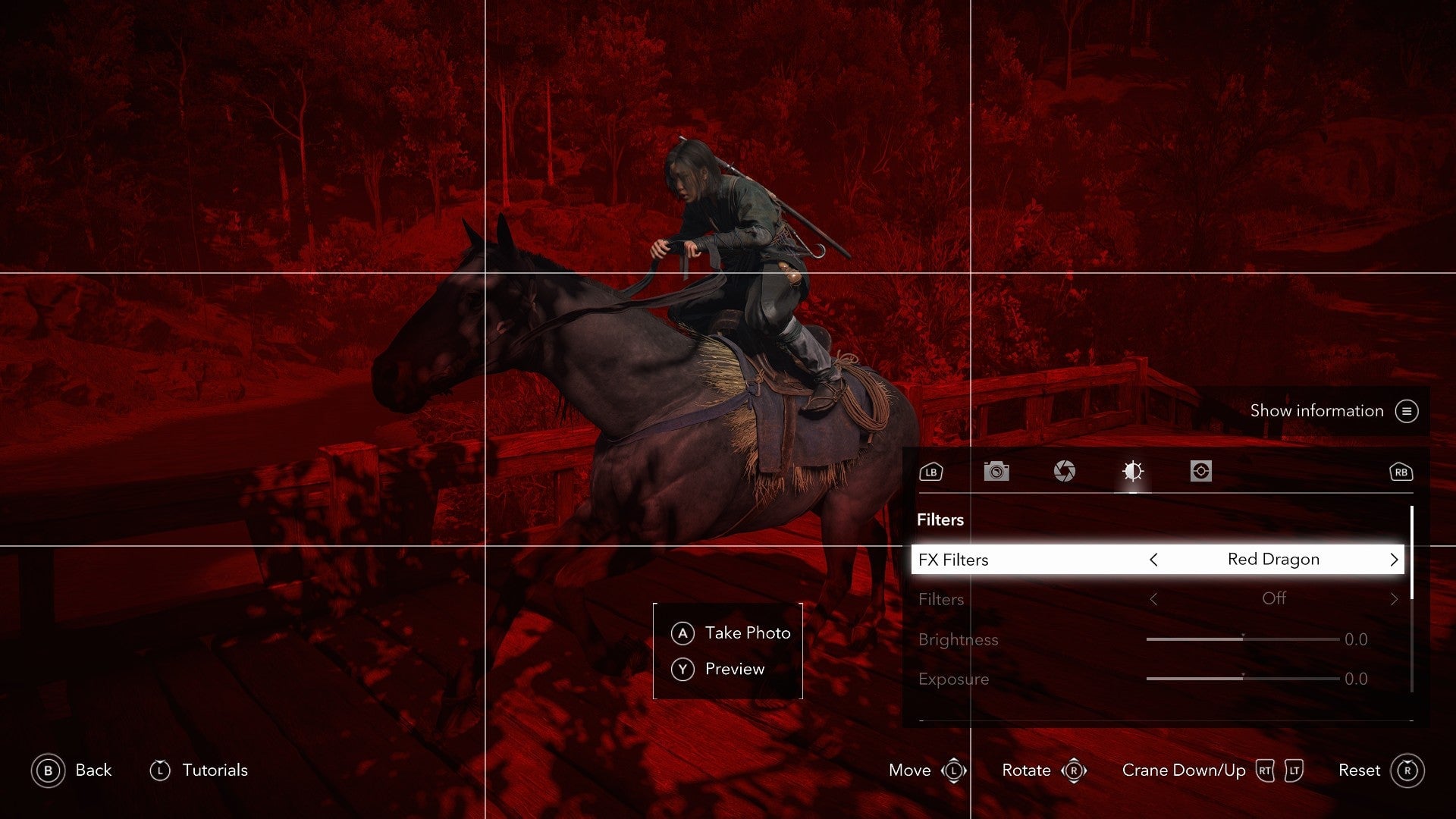Click the right arrow beside Red Dragon
The width and height of the screenshot is (1456, 819).
1394,560
